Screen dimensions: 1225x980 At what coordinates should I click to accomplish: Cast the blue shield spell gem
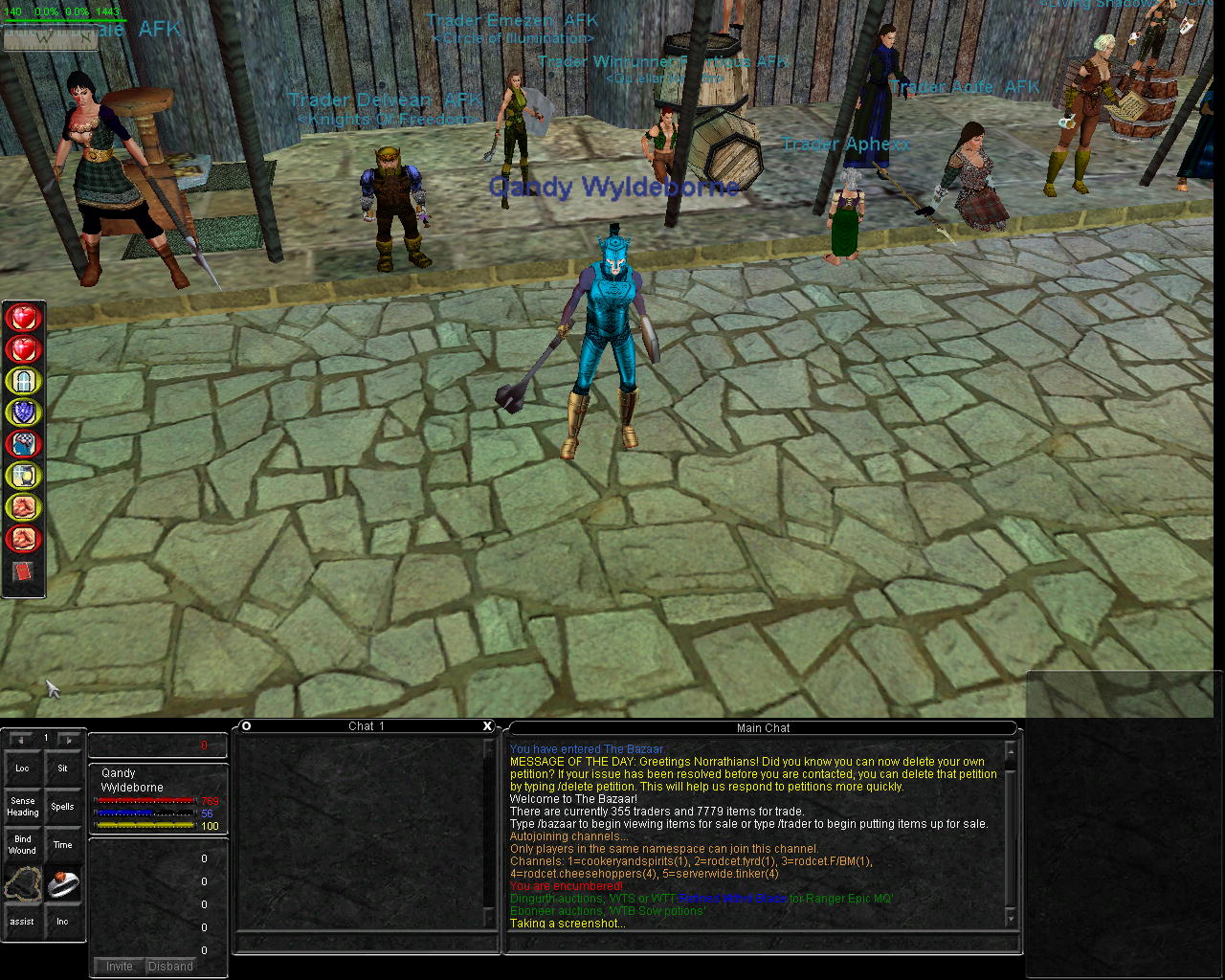23,412
